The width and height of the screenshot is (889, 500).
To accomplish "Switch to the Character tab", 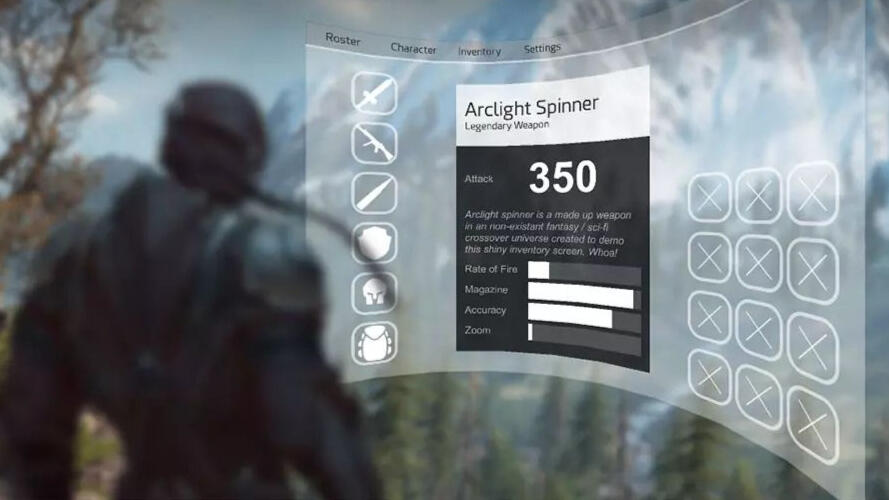I will click(413, 48).
